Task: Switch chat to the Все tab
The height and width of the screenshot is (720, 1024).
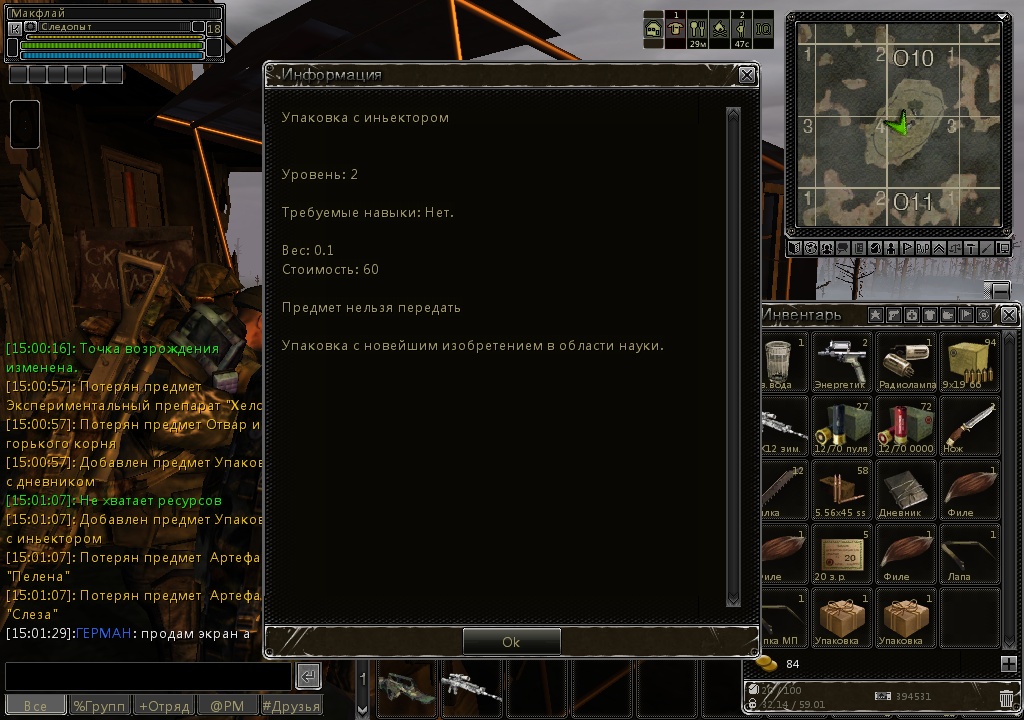Action: pos(35,706)
